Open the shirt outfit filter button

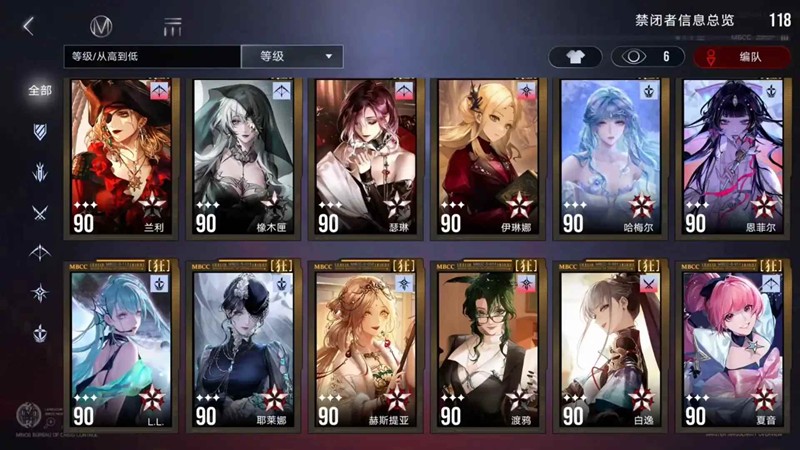pos(574,57)
